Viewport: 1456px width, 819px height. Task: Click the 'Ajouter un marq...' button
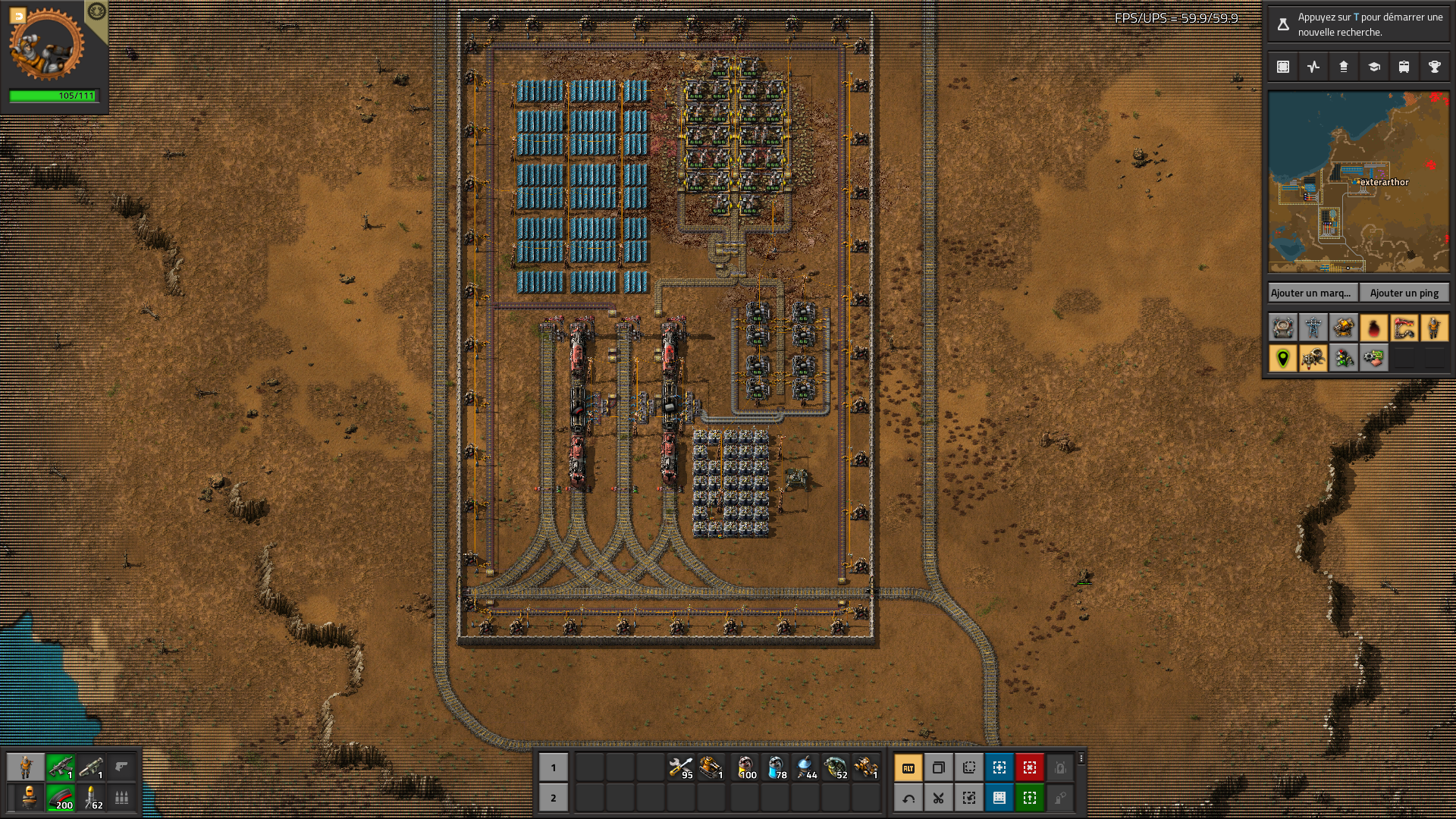pyautogui.click(x=1312, y=293)
